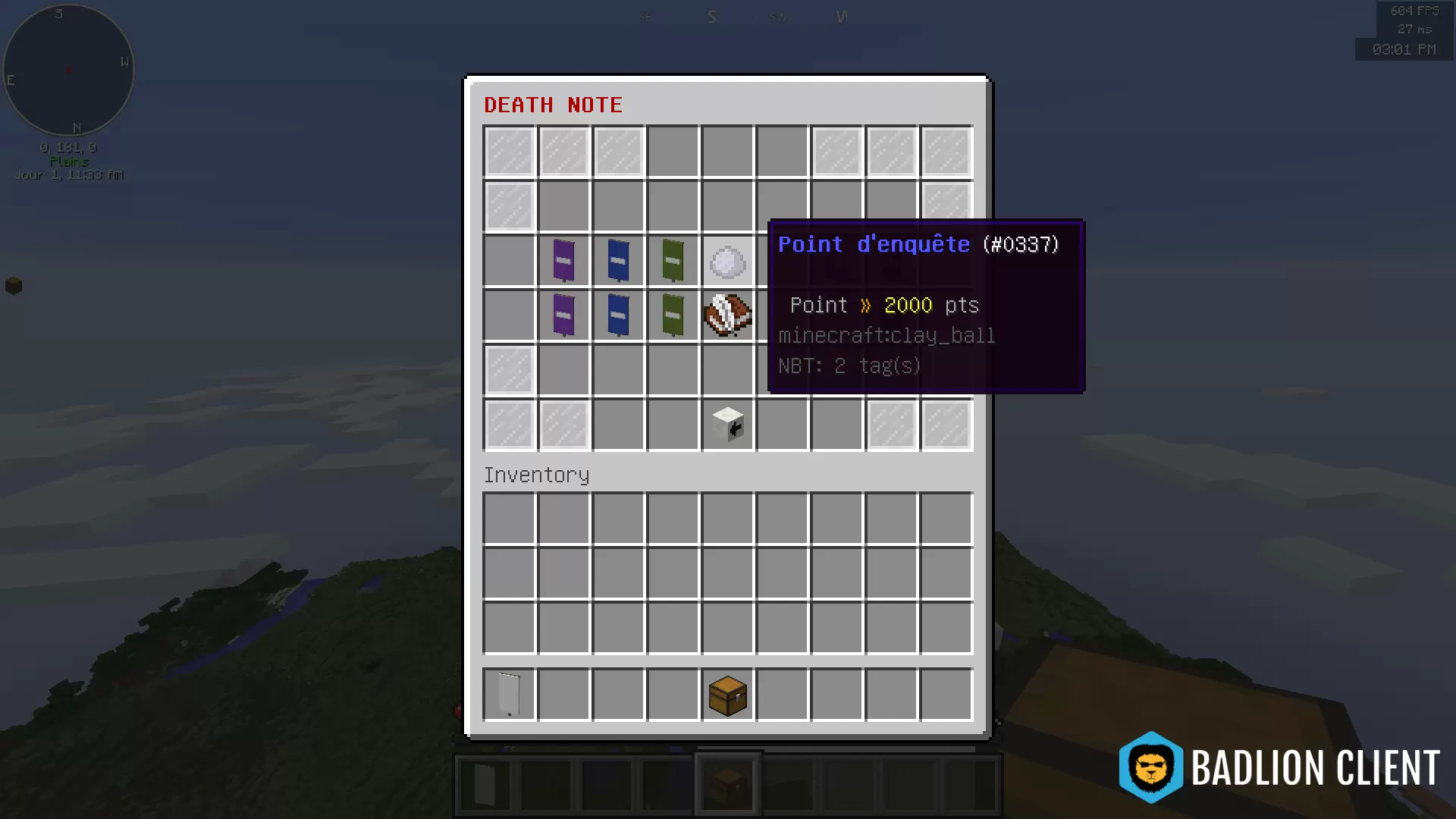Viewport: 1456px width, 819px height.
Task: Select the green banner in the lower banner row
Action: coord(673,315)
